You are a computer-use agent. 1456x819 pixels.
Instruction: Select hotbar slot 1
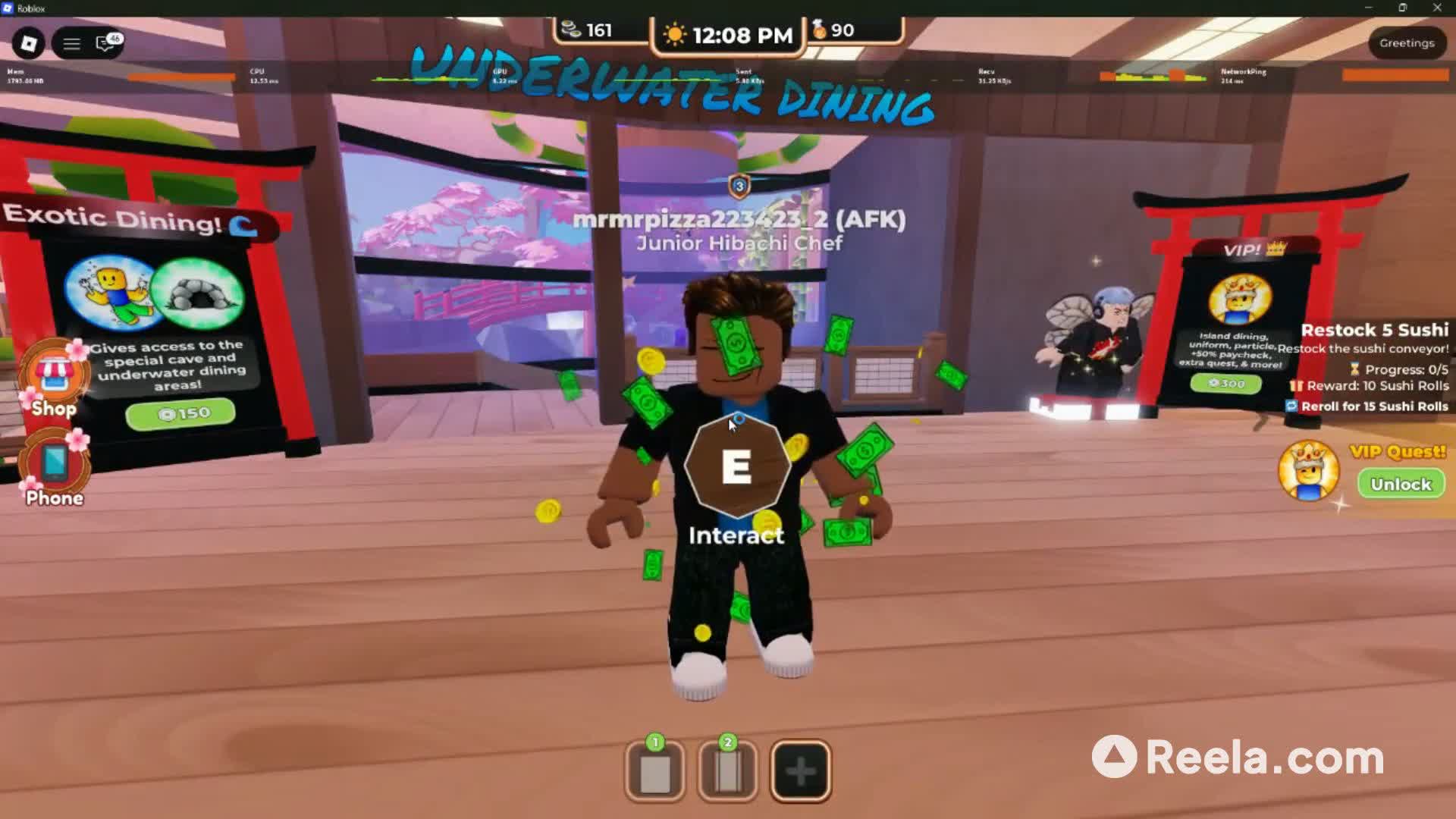[x=654, y=769]
